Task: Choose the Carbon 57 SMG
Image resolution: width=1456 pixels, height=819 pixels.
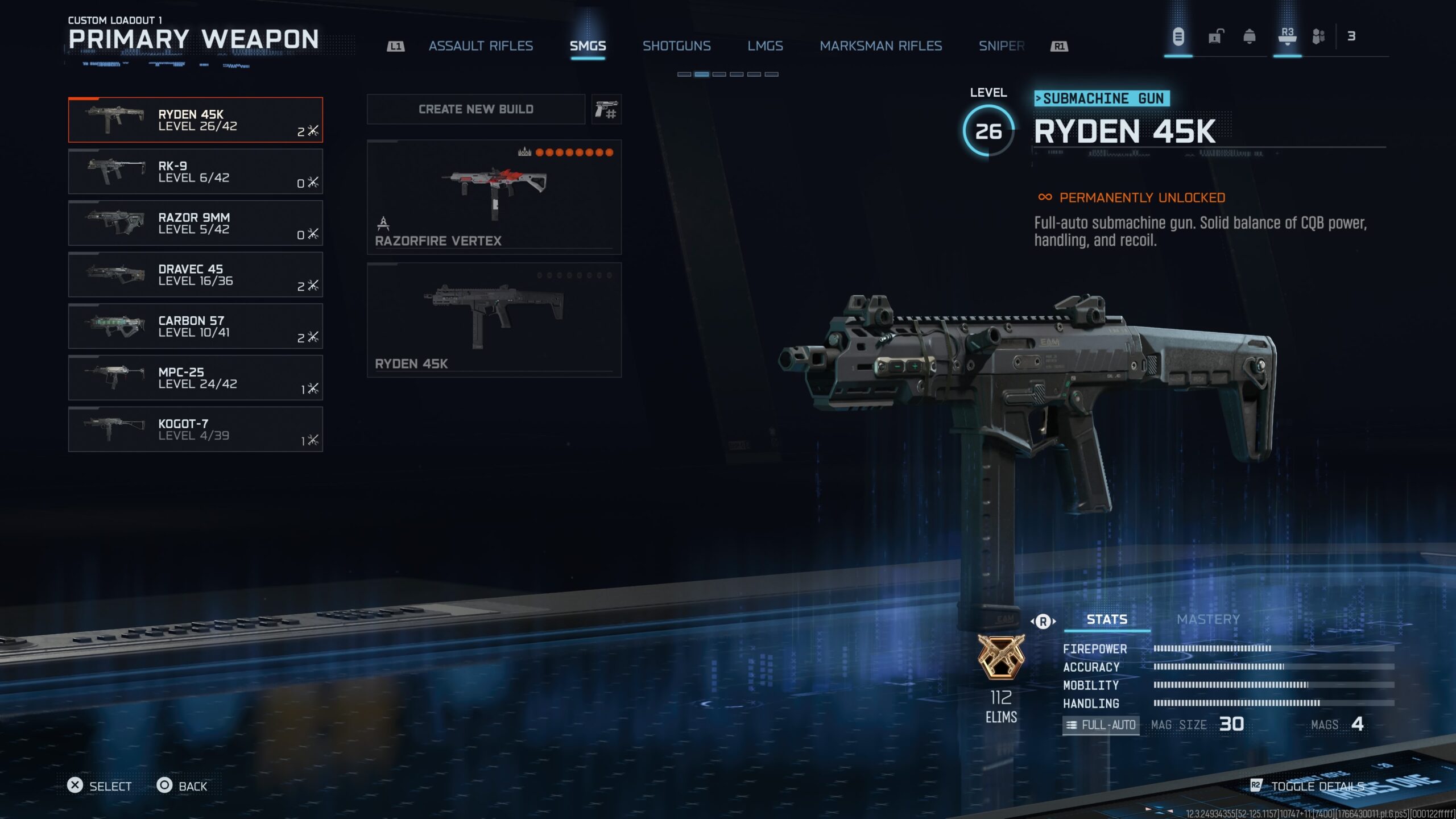Action: tap(195, 326)
